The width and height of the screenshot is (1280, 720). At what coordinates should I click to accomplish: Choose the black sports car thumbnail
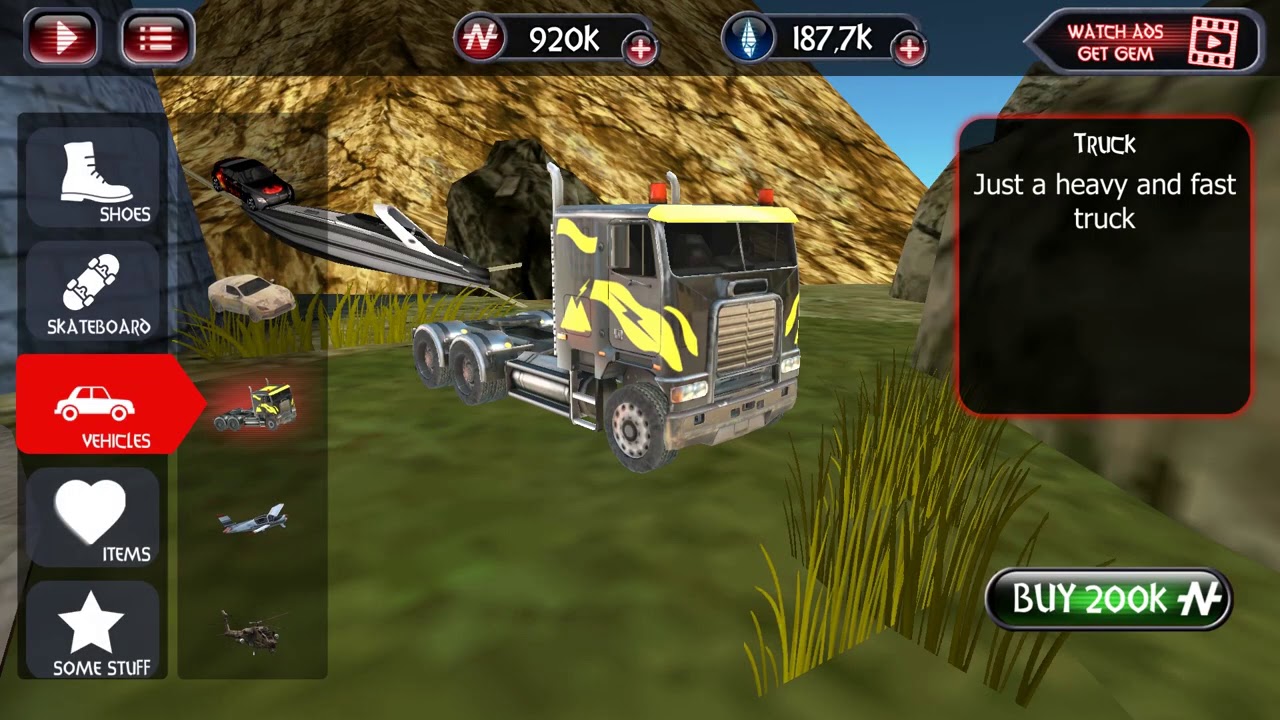252,182
